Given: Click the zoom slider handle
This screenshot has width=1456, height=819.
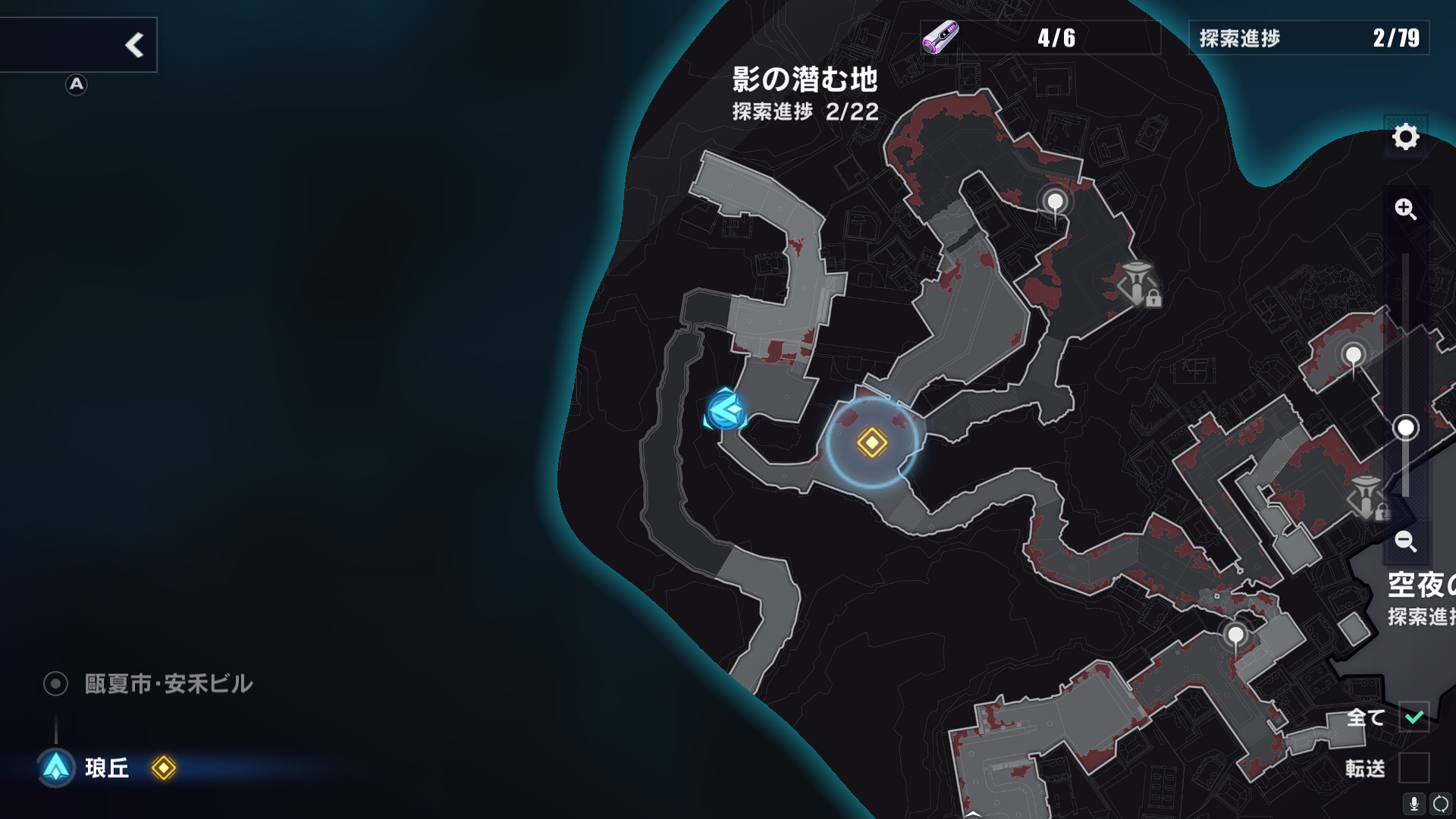Looking at the screenshot, I should tap(1407, 427).
